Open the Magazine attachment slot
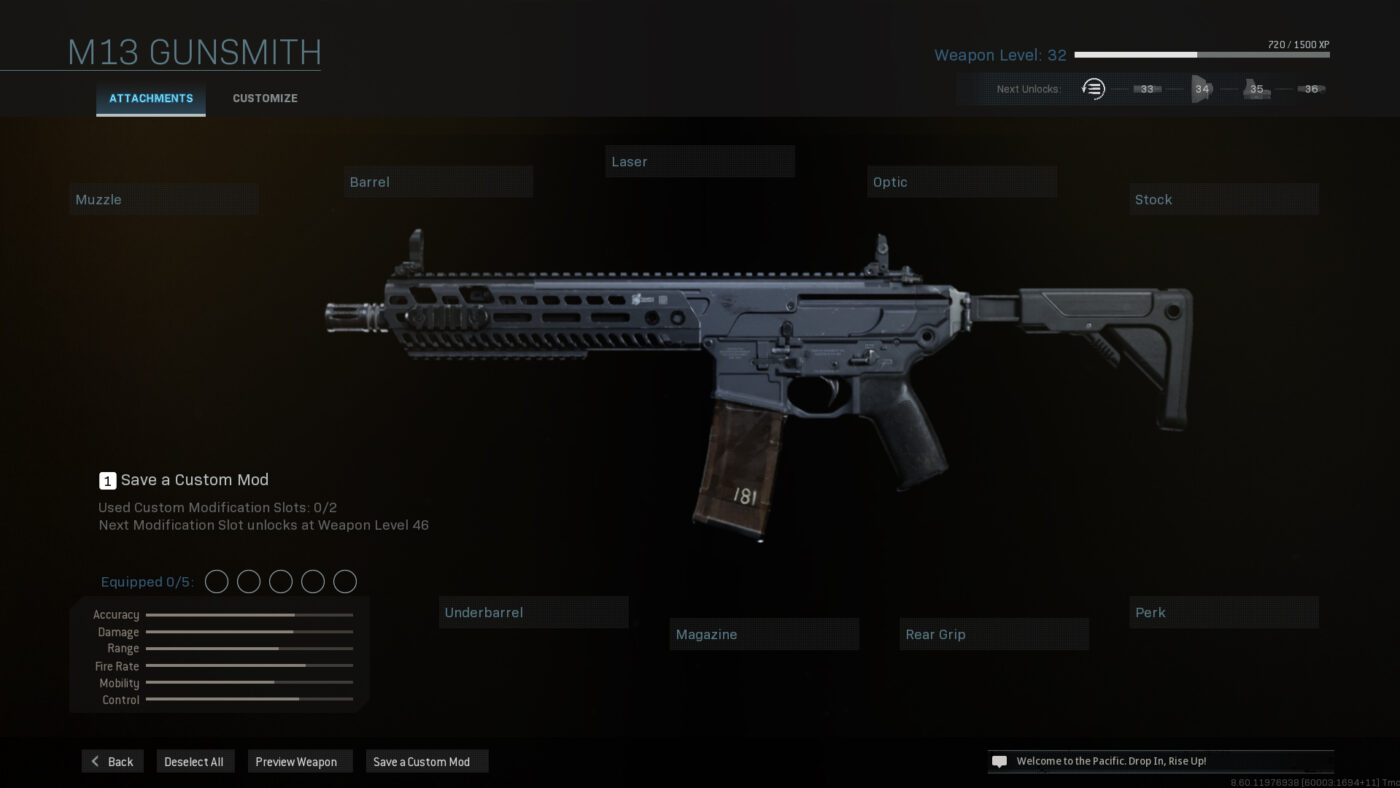This screenshot has width=1400, height=788. [764, 633]
